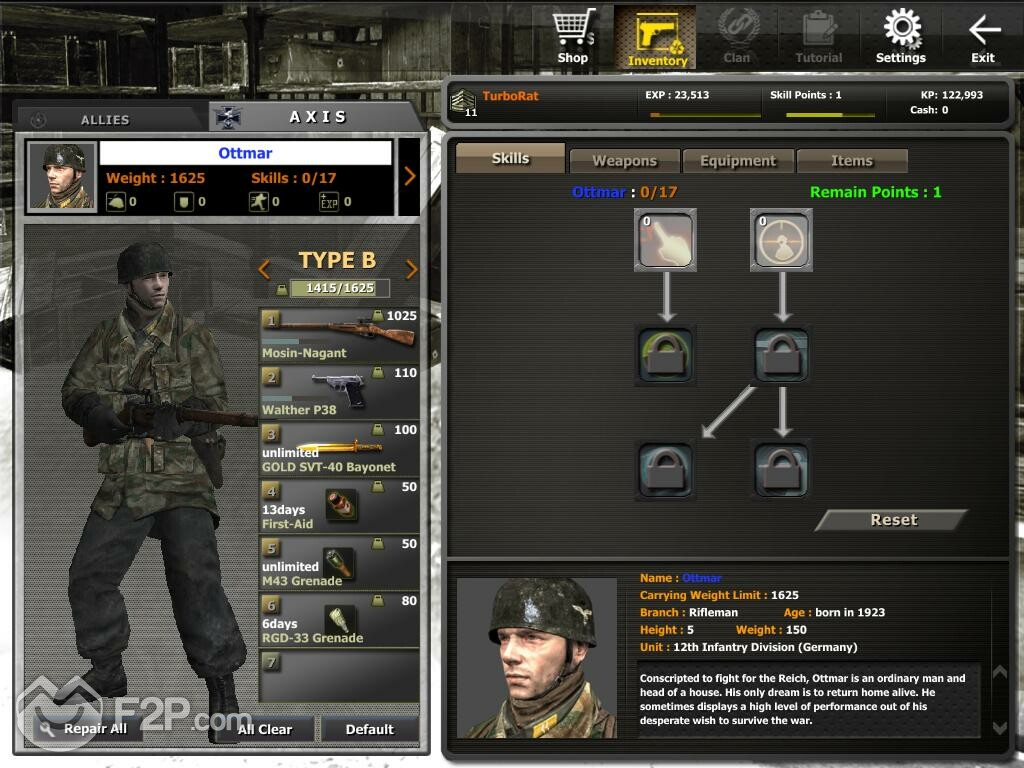The image size is (1024, 768).
Task: Go to the next loadout type arrow
Action: (411, 269)
